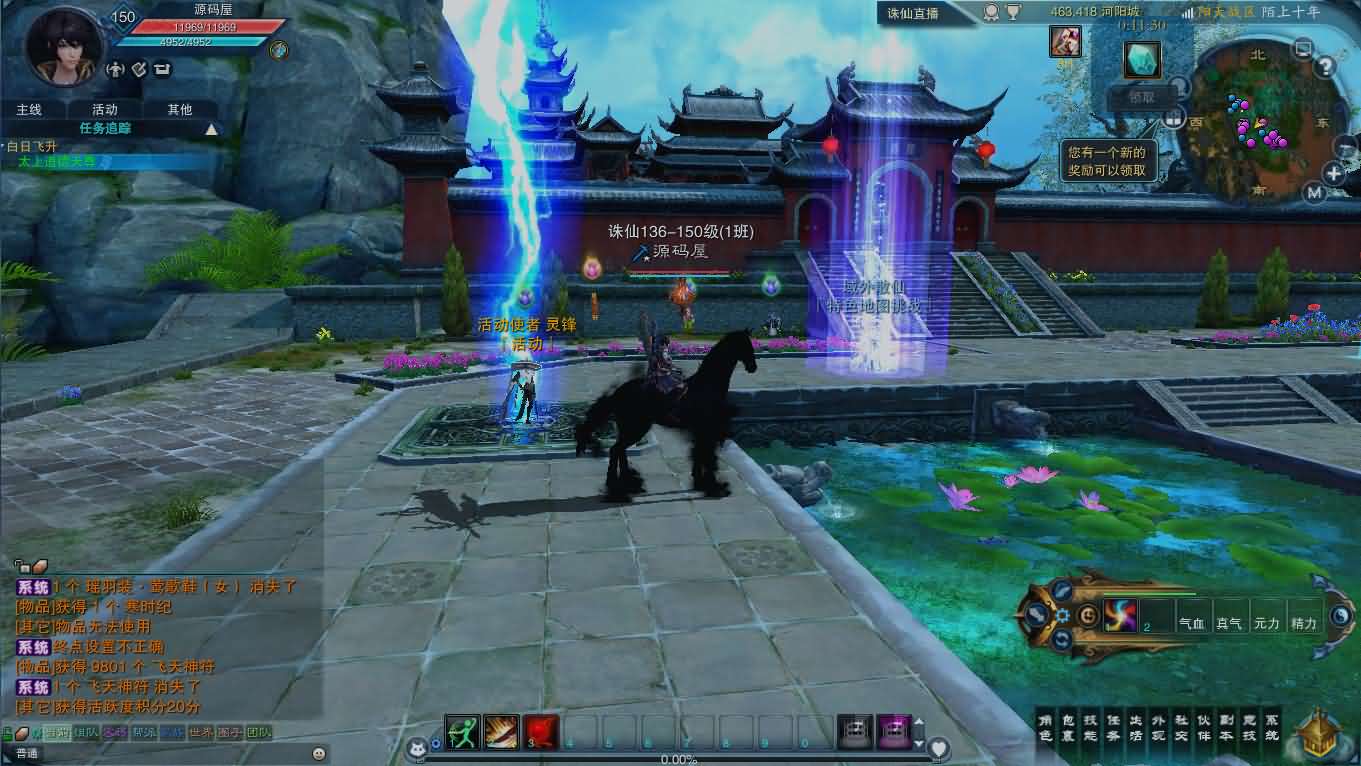Select the 气血 button on the side bar

(1191, 623)
